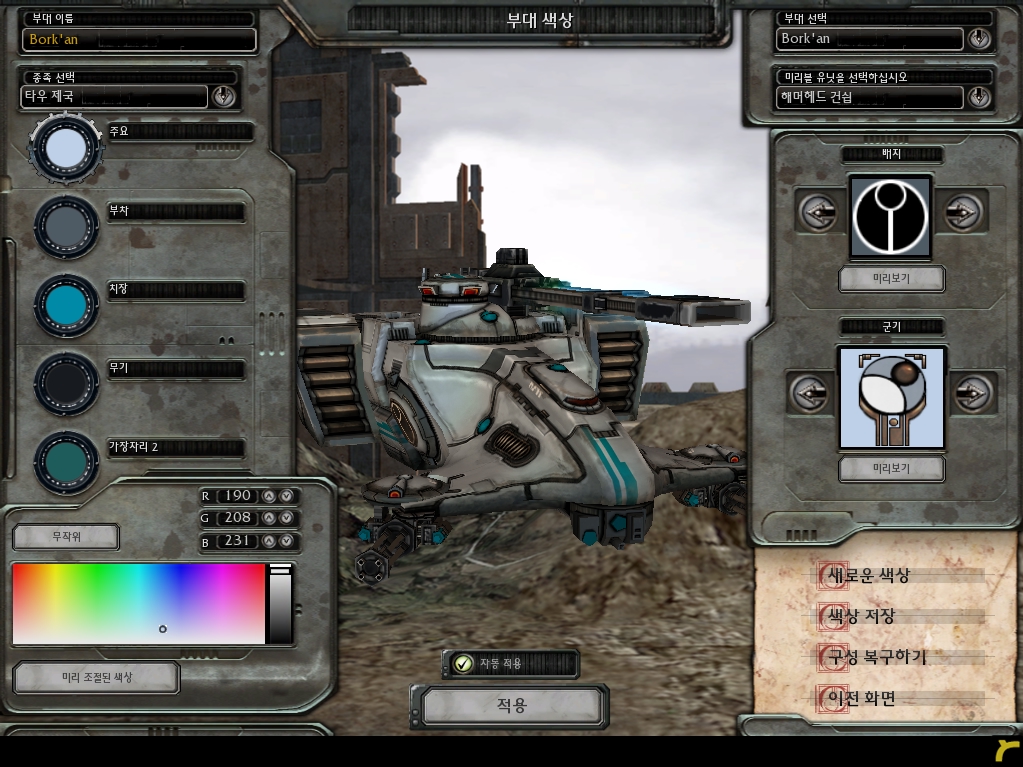Image resolution: width=1023 pixels, height=767 pixels.
Task: Pick the 치장 trim color swatch
Action: [66, 305]
